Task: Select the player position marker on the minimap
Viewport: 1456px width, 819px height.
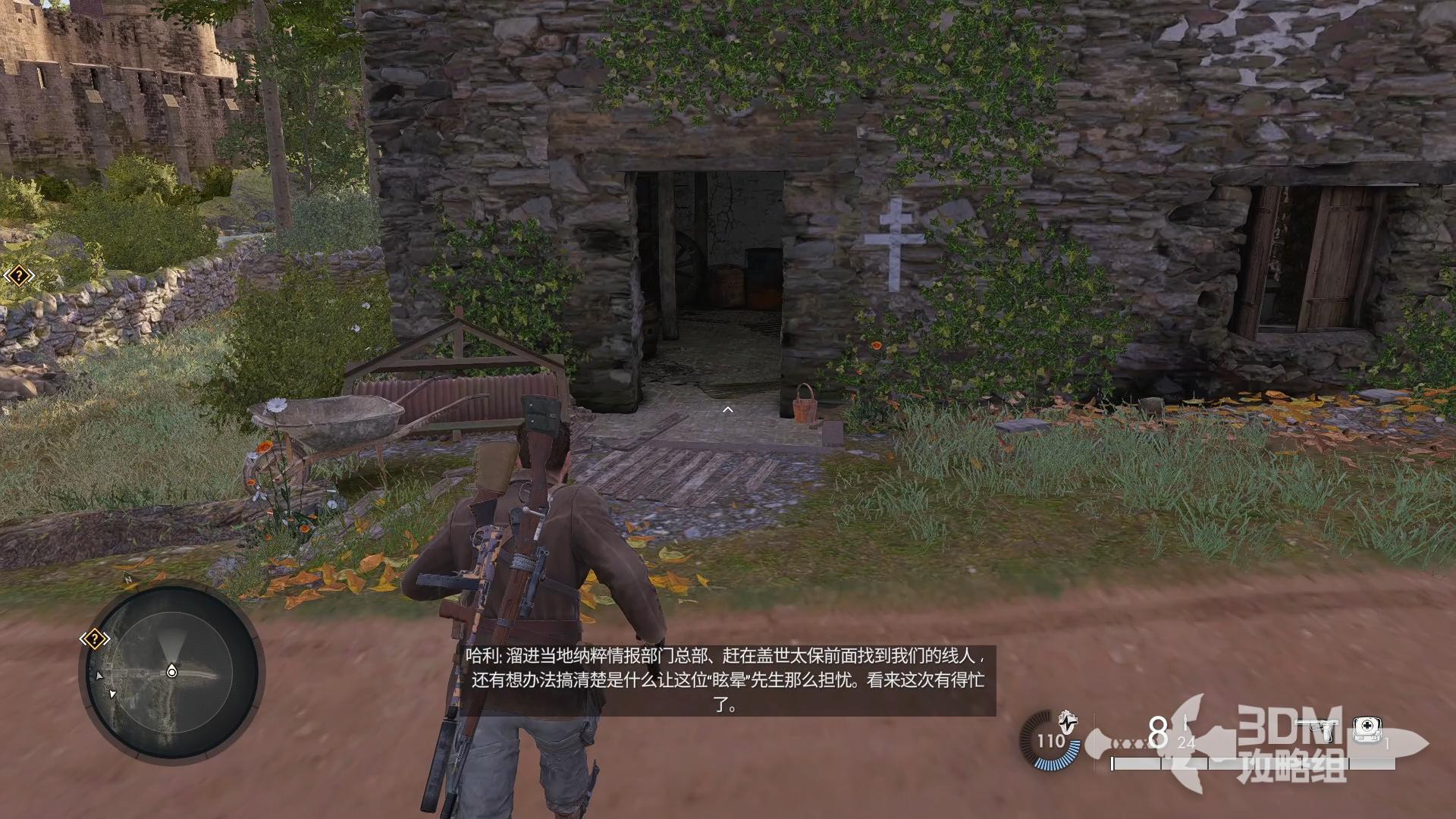Action: pos(172,672)
